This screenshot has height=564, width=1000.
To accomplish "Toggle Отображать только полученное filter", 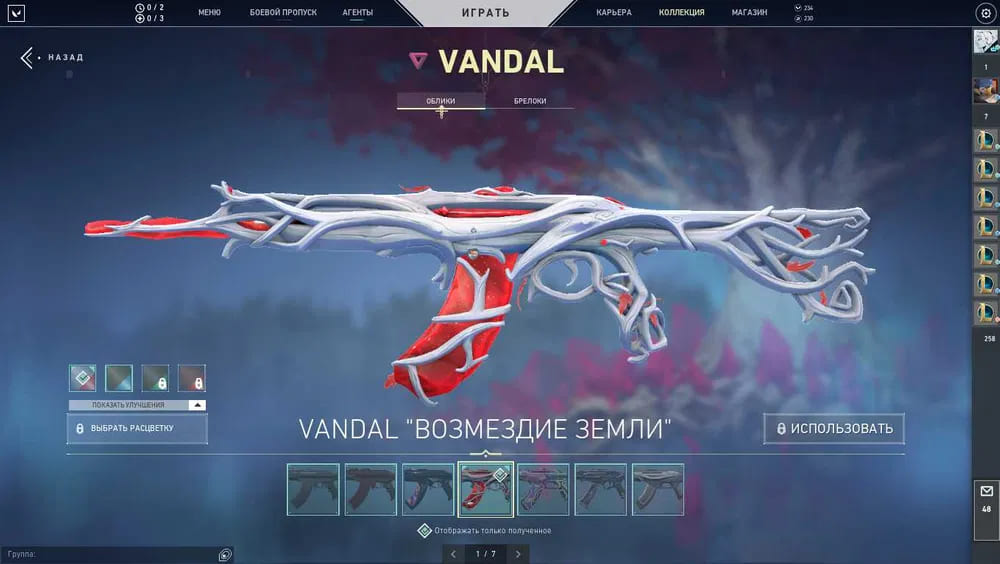I will coord(424,530).
